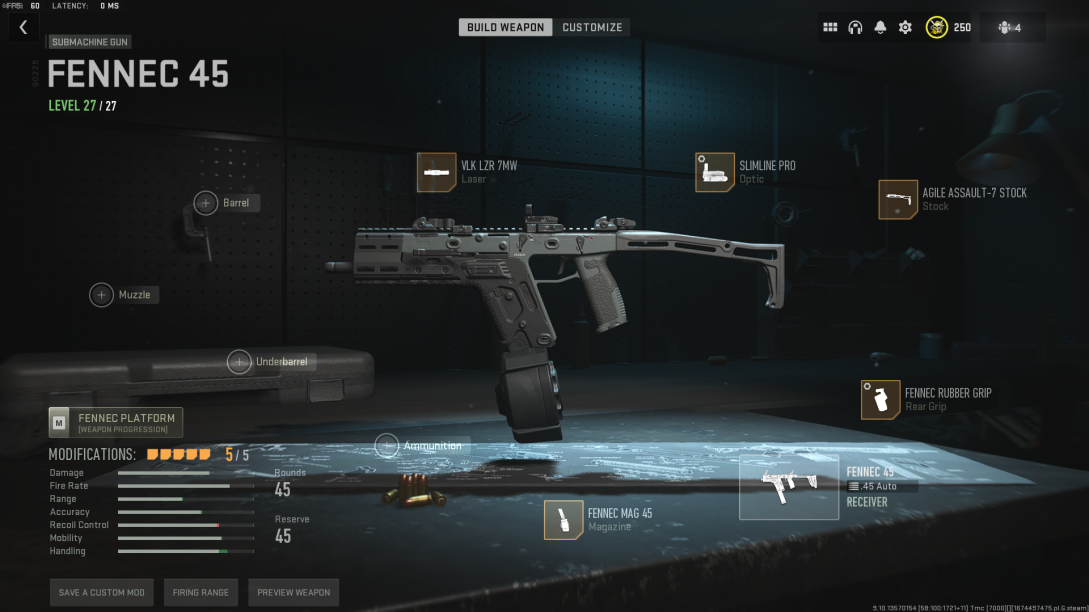Viewport: 1089px width, 612px height.
Task: Add an attachment to the Barrel slot
Action: [206, 203]
